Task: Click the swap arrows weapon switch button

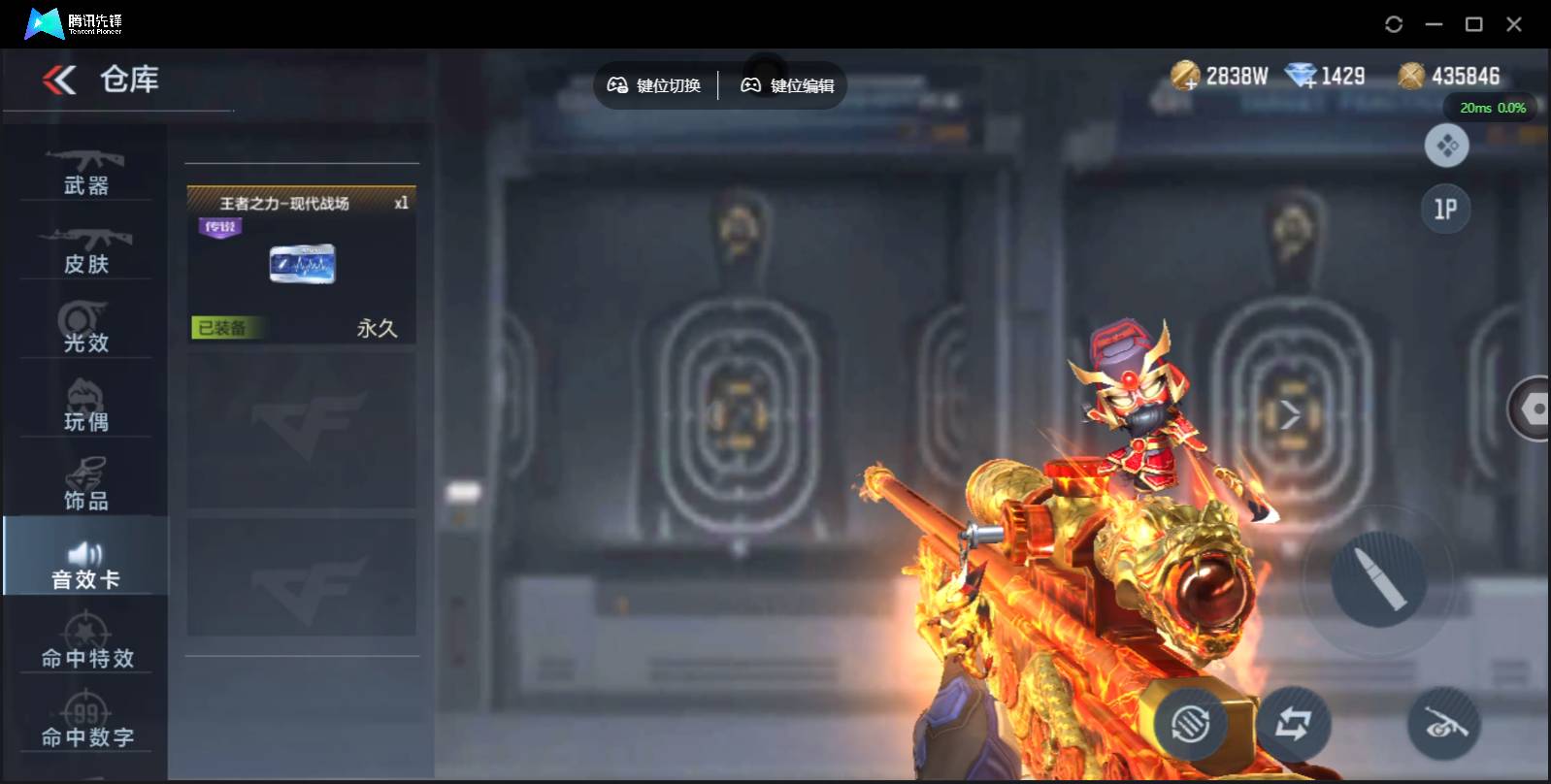Action: click(1293, 723)
